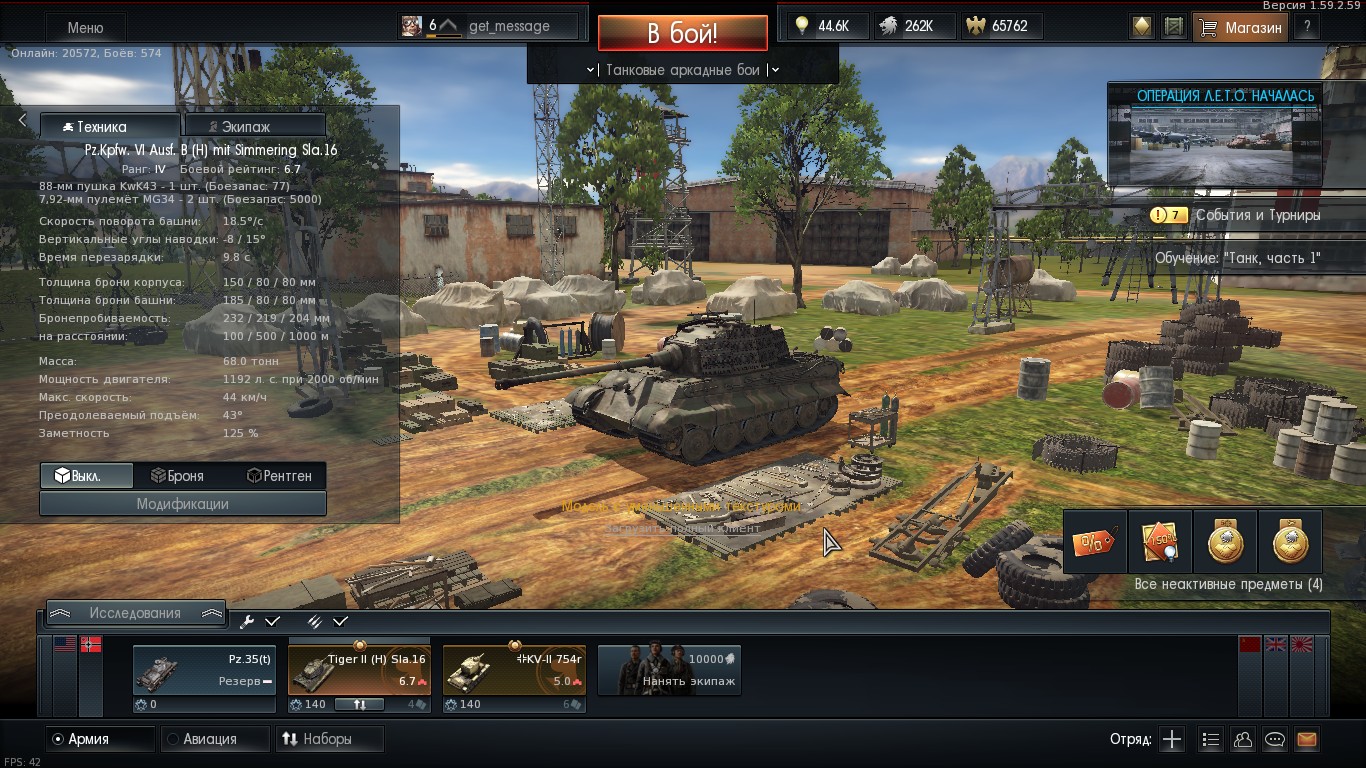Start the Танк, часть 1 tutorial
The height and width of the screenshot is (768, 1366).
point(1237,258)
